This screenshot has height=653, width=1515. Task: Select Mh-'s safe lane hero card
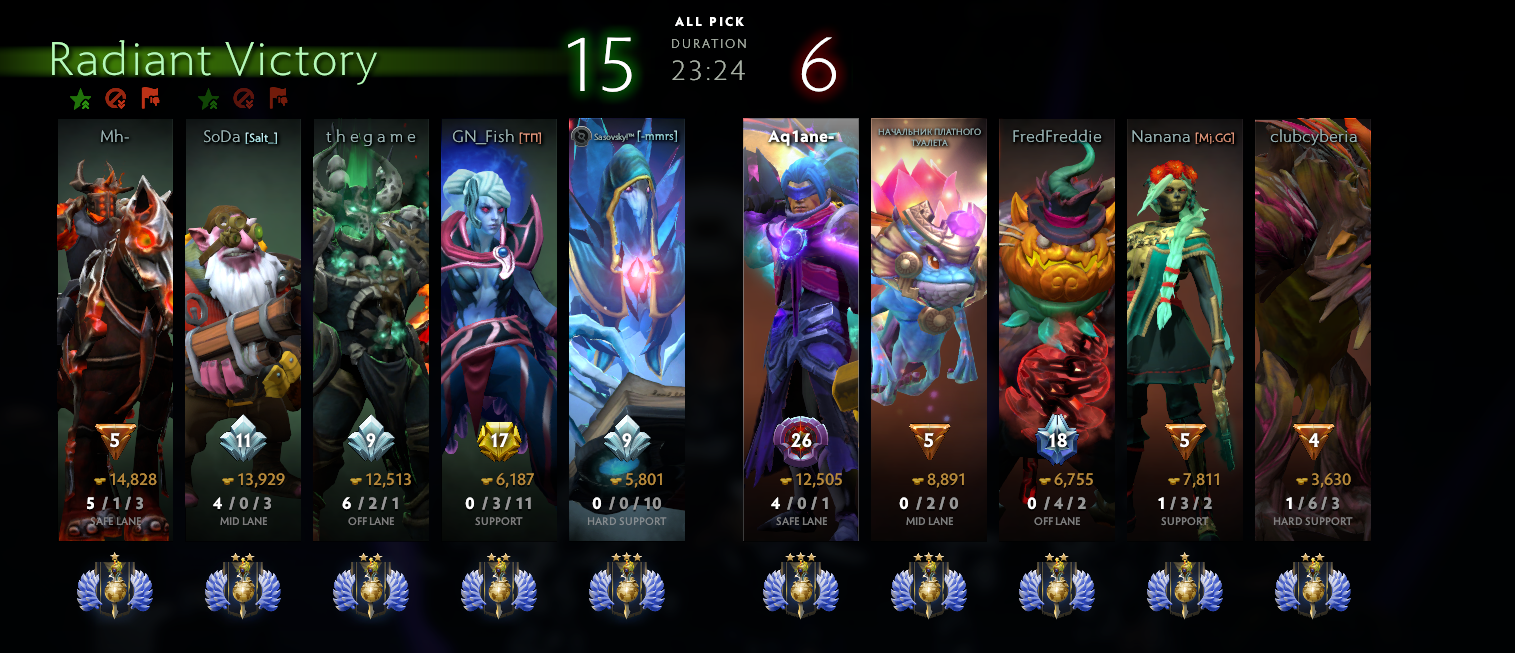[115, 300]
